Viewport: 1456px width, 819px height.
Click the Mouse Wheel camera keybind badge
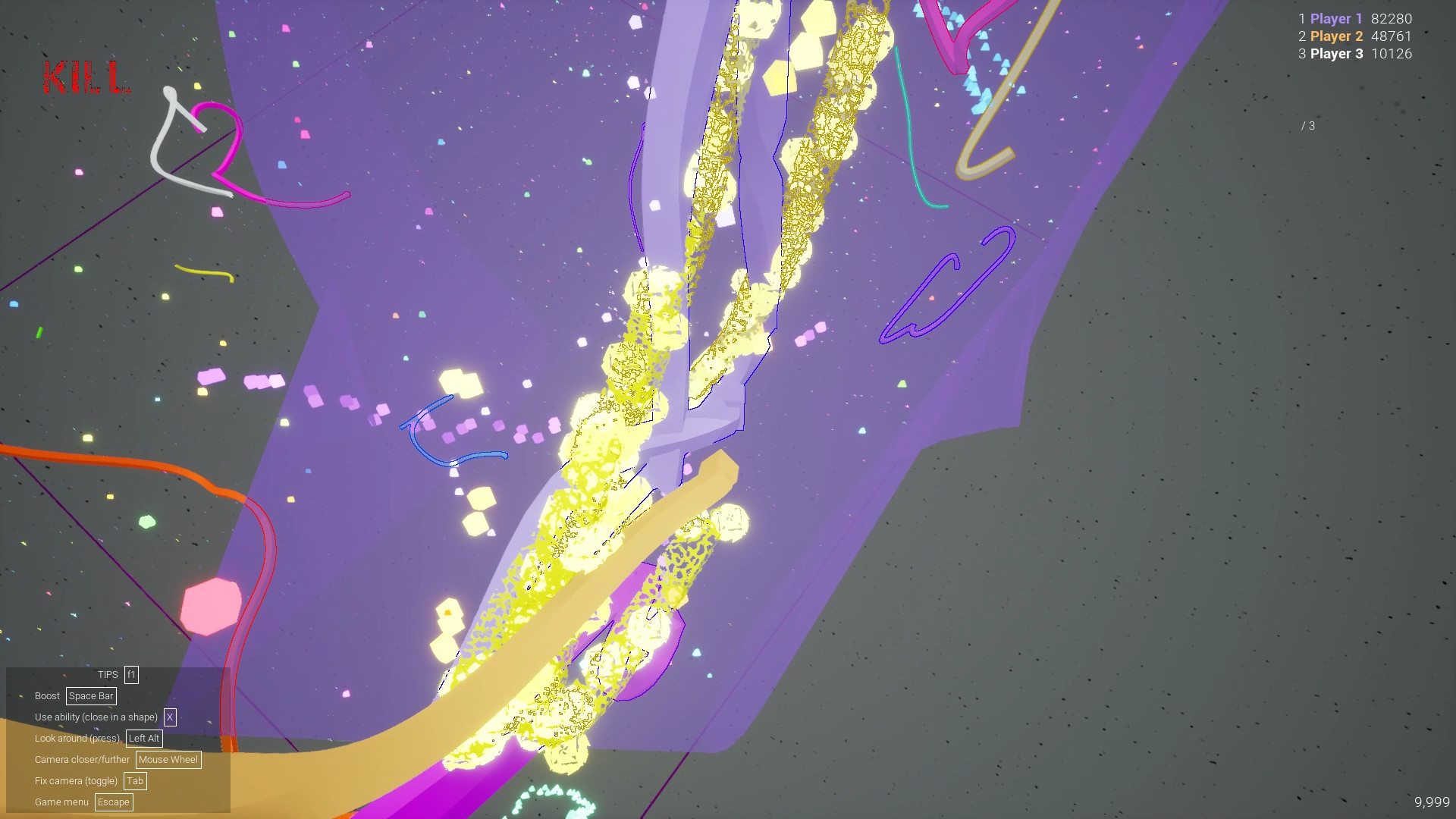[x=168, y=759]
